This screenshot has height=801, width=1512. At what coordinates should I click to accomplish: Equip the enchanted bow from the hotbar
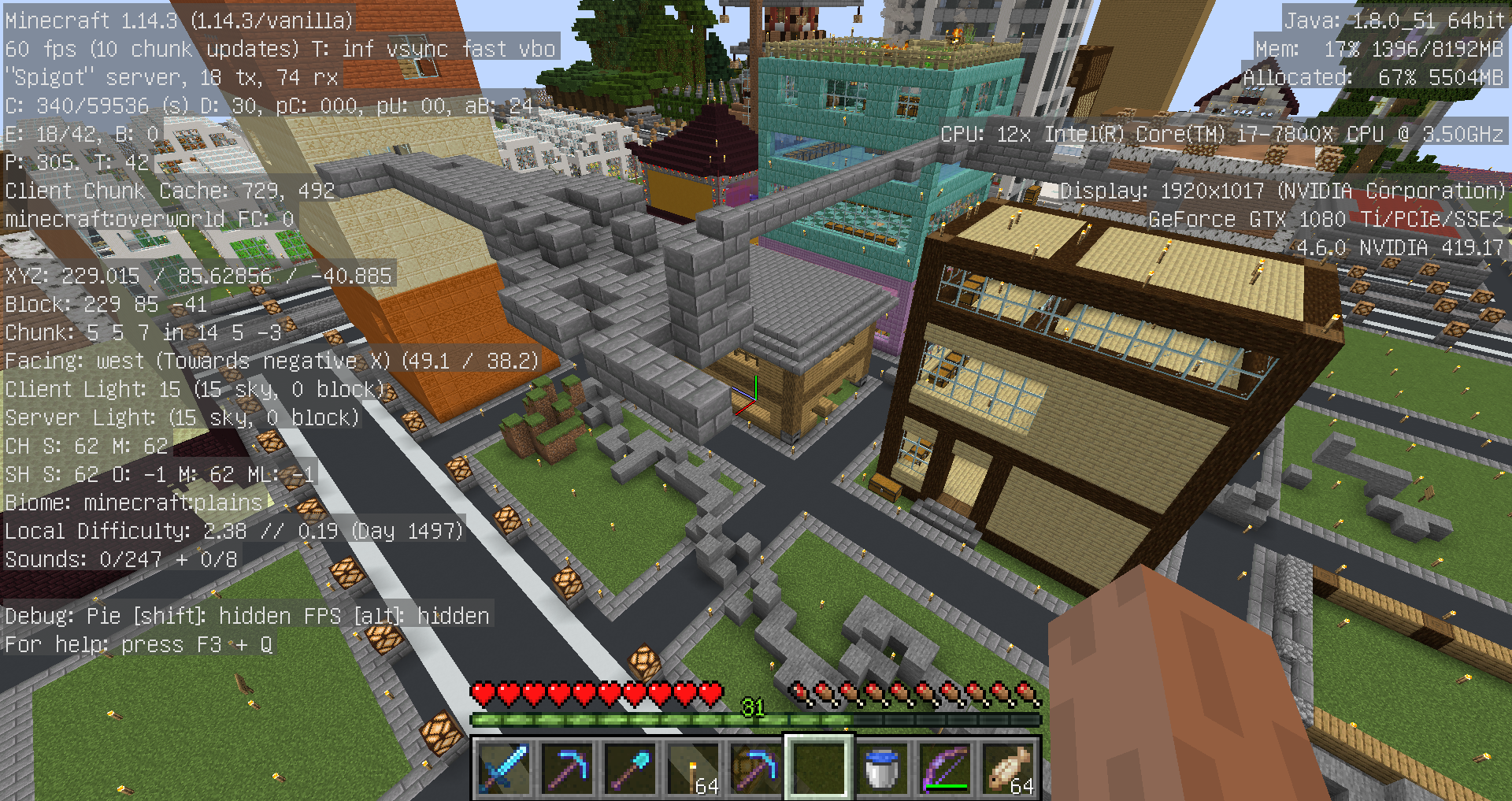pyautogui.click(x=944, y=767)
